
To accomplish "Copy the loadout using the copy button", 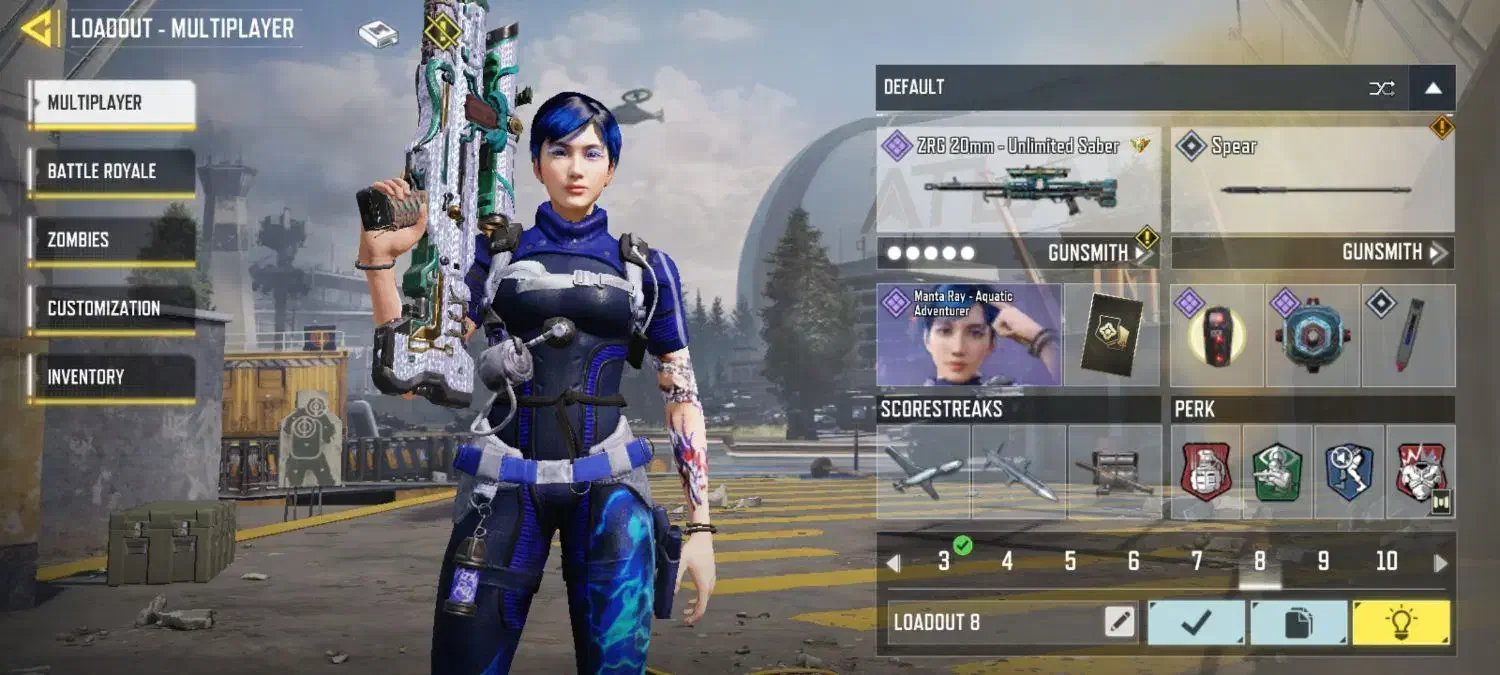I will click(x=1298, y=623).
